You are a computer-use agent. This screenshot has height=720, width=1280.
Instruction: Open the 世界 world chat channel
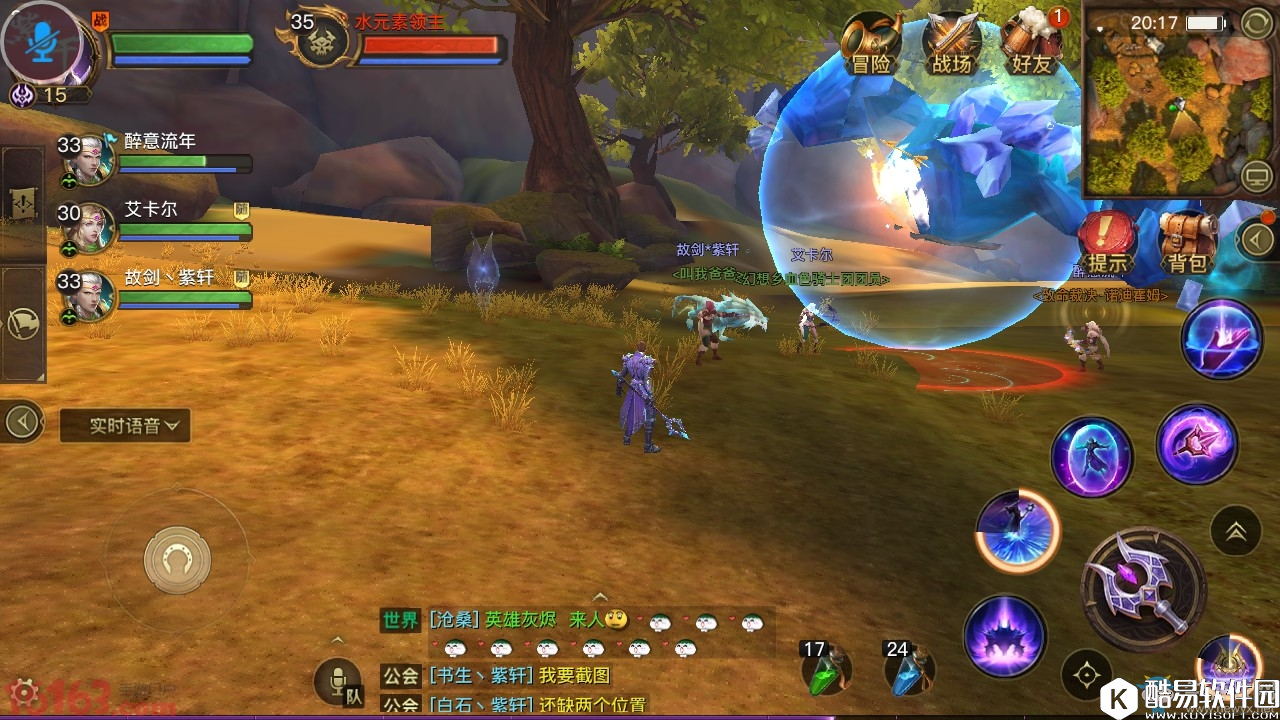400,620
